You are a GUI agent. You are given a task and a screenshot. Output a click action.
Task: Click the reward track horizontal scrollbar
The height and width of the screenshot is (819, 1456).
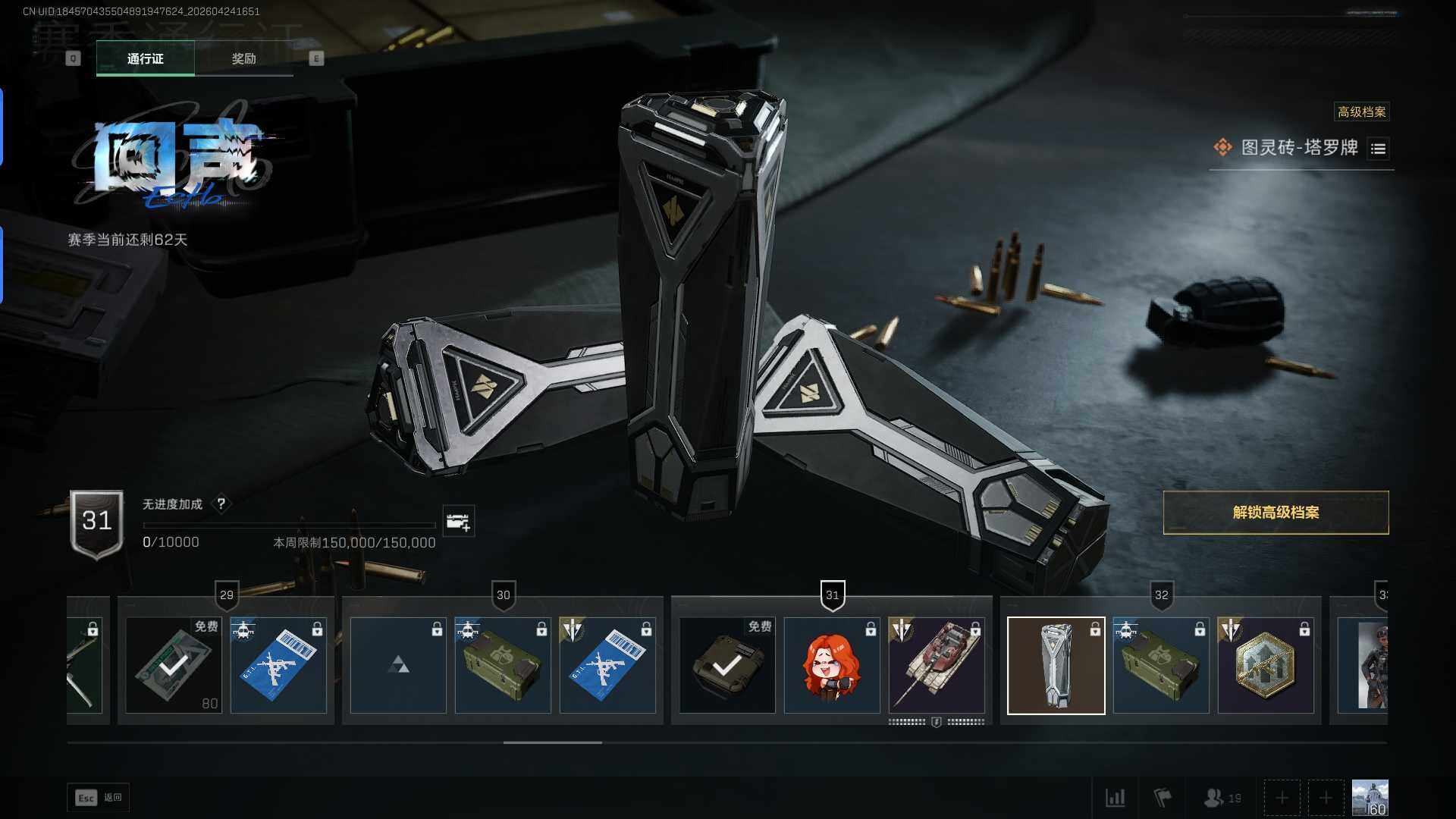click(552, 742)
